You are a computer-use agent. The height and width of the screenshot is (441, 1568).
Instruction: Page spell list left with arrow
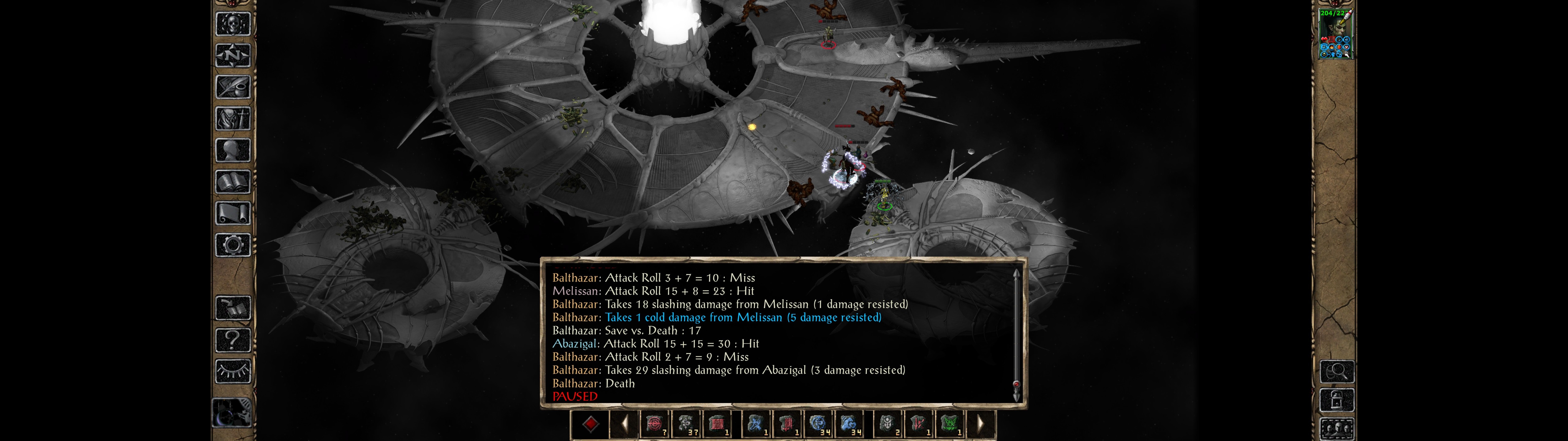tap(624, 424)
